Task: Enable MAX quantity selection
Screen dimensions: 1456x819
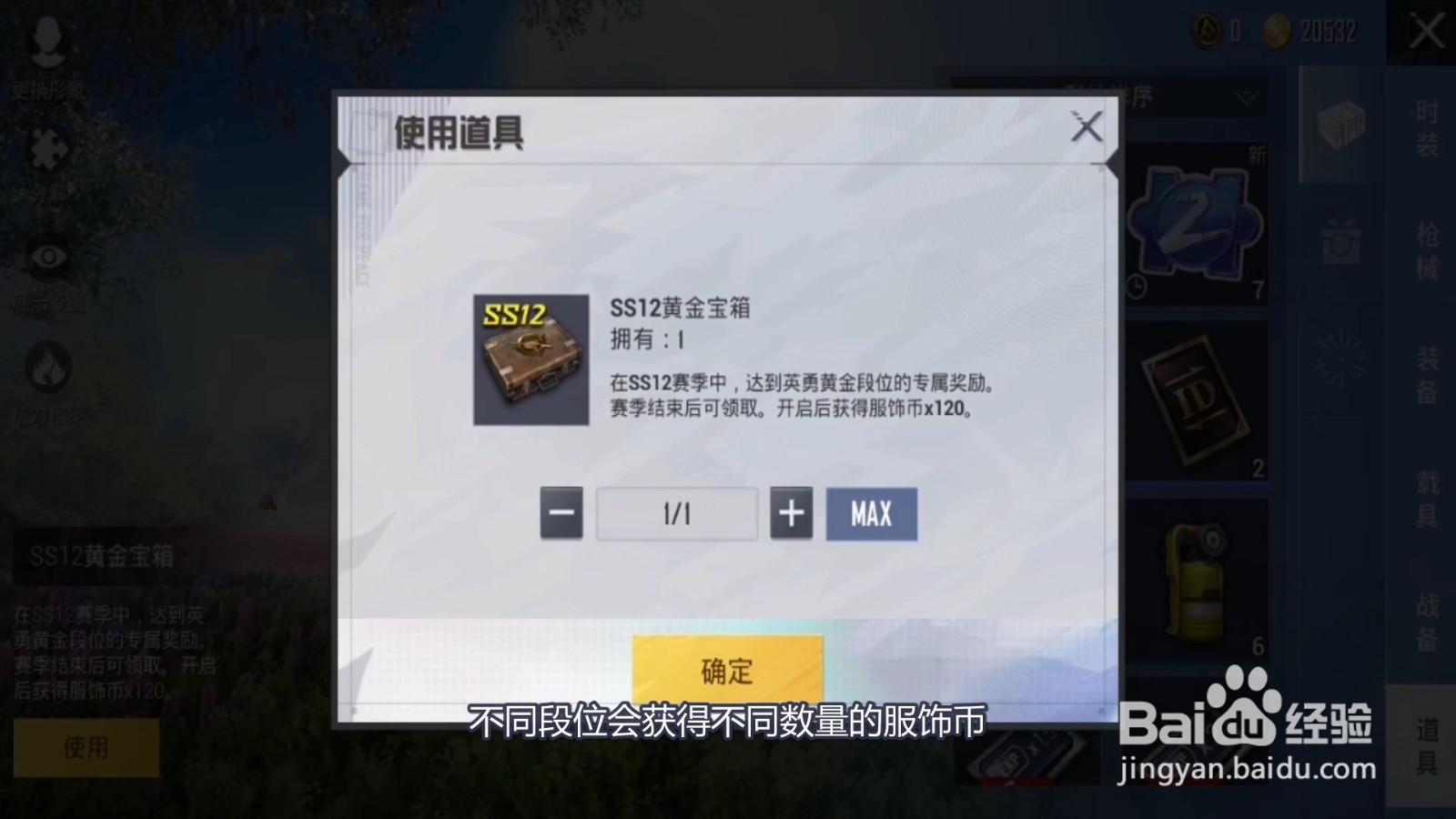Action: [x=870, y=514]
